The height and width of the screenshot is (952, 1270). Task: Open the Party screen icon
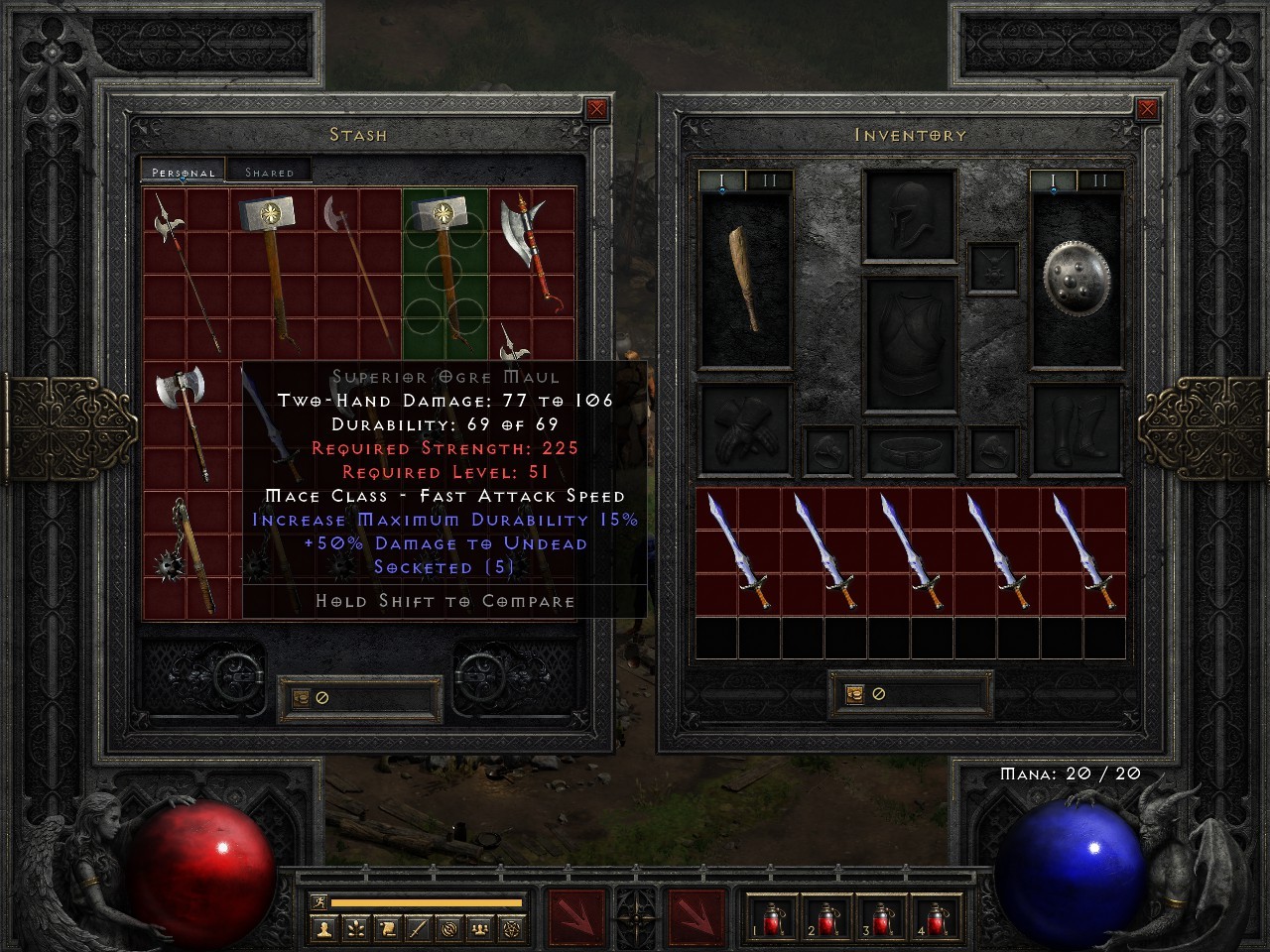tap(480, 927)
